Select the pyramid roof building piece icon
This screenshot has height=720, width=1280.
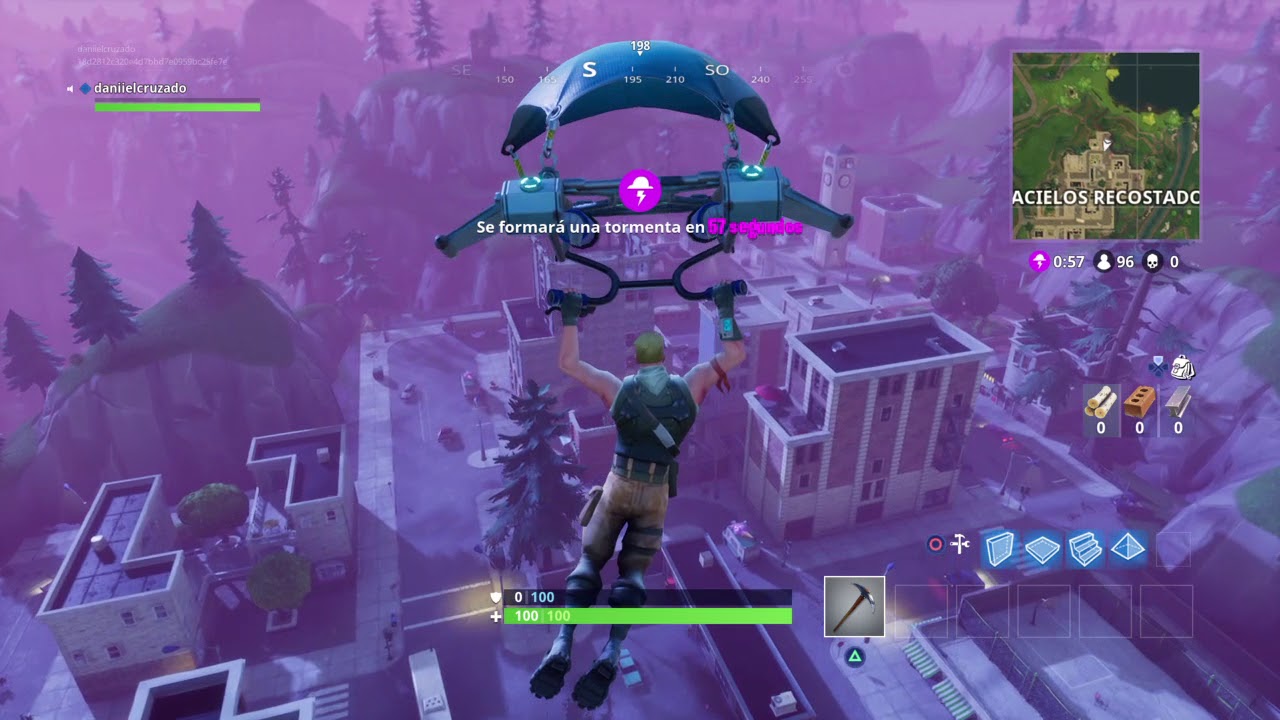click(x=1126, y=548)
